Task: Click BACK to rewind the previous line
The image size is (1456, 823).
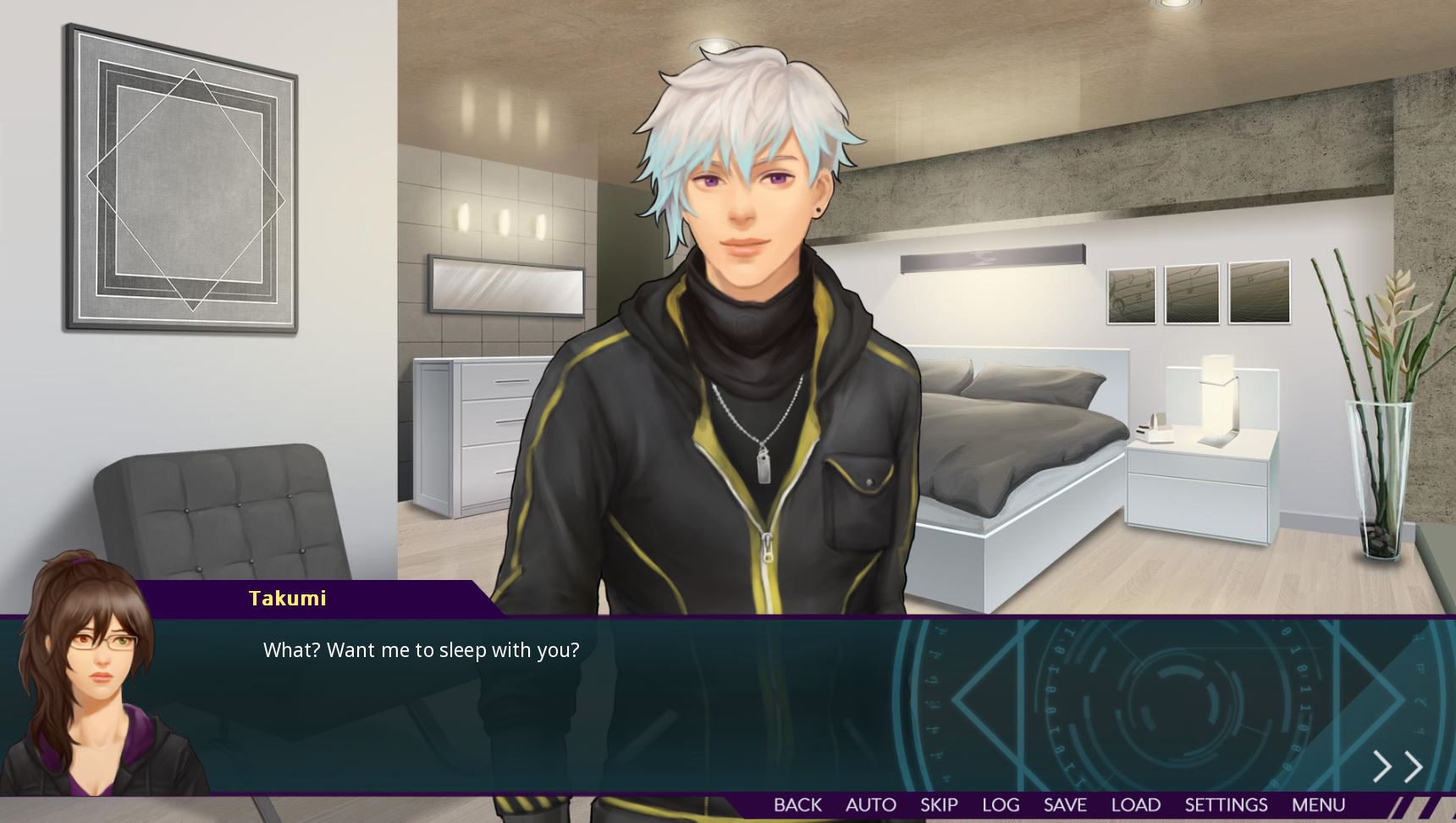Action: pyautogui.click(x=797, y=804)
